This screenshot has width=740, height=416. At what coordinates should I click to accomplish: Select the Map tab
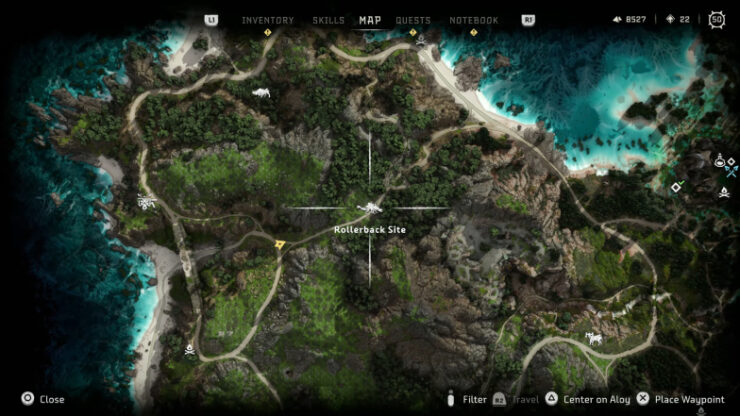tap(370, 20)
